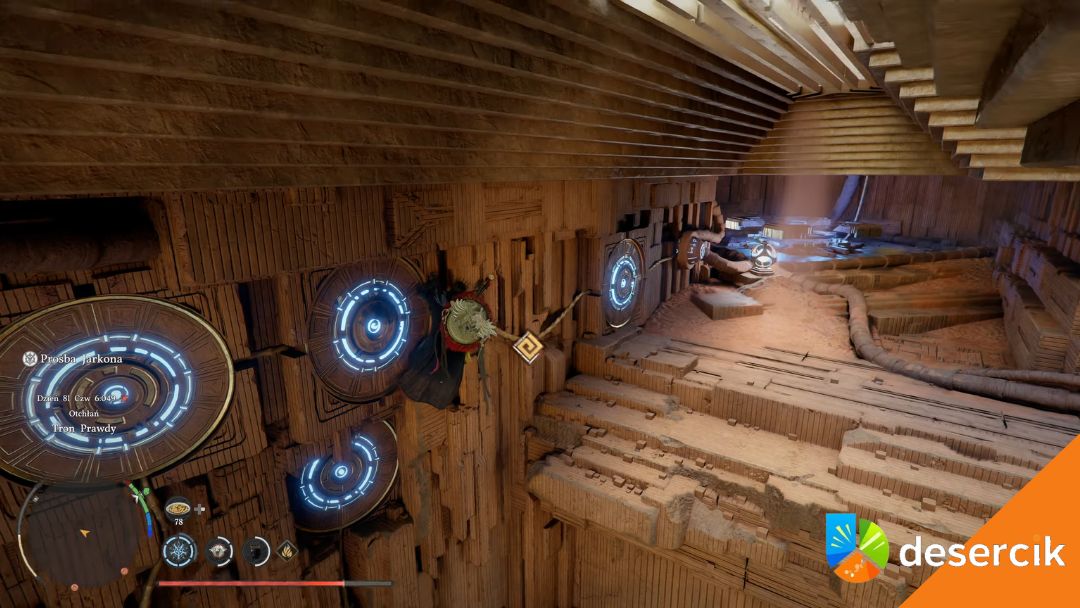Screen dimensions: 1080x608
Task: Activate the dark shield ability icon
Action: [257, 550]
